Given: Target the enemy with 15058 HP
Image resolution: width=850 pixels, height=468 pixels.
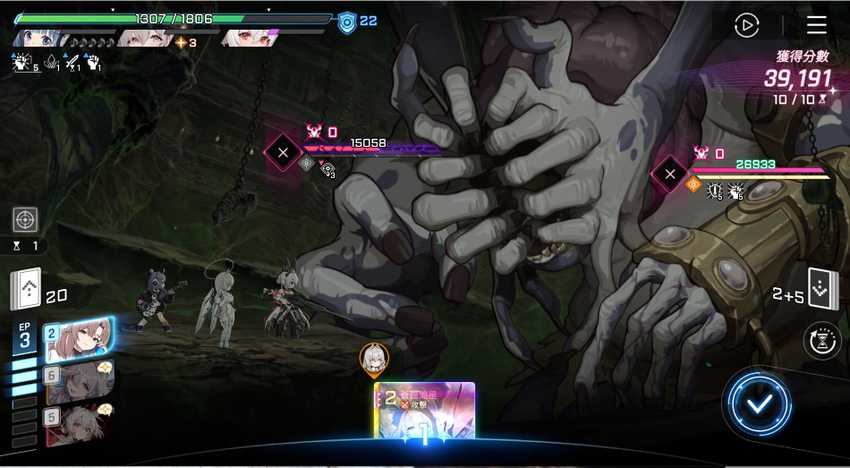Looking at the screenshot, I should coord(283,153).
